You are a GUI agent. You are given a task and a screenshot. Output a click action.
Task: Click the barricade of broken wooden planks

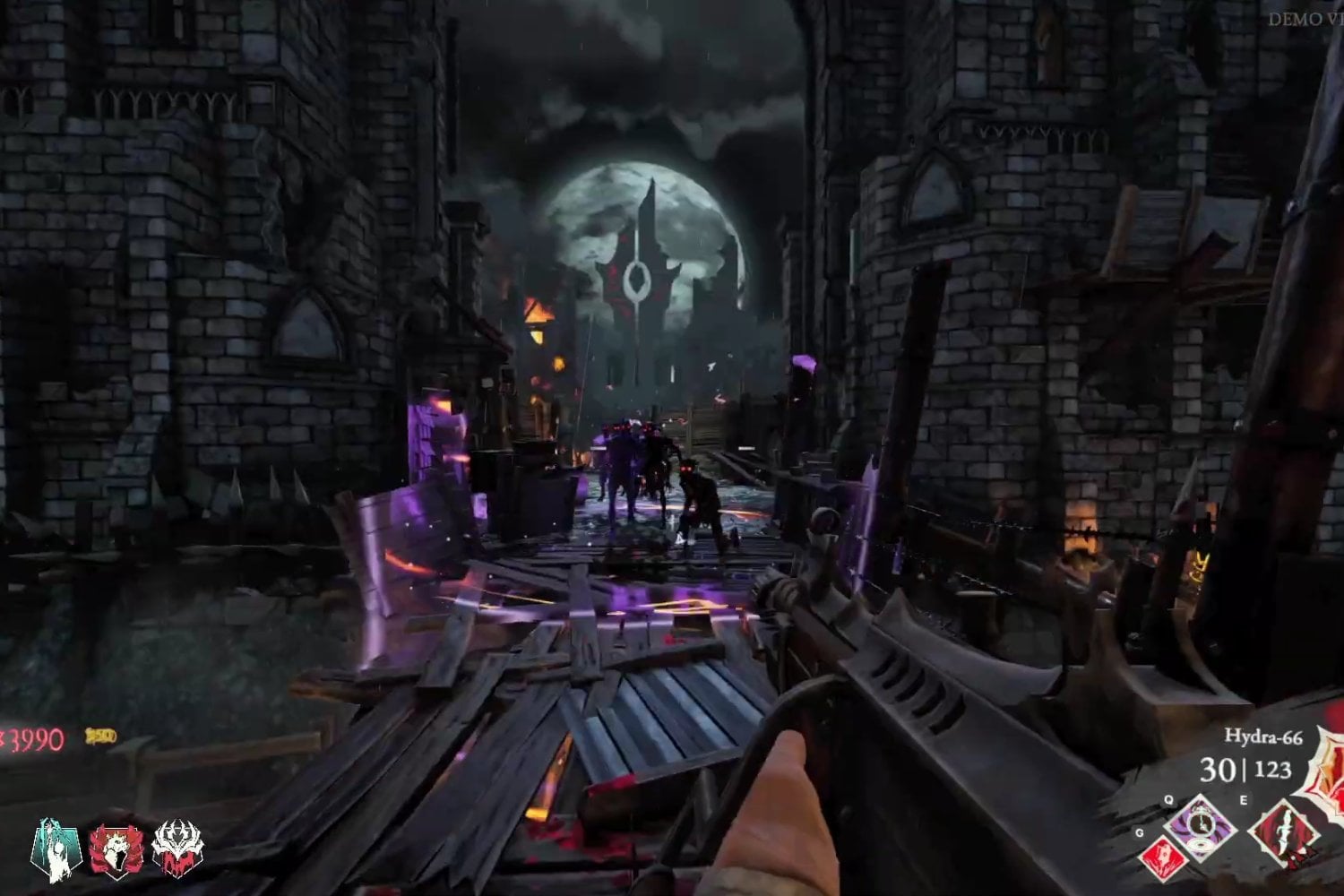(x=538, y=672)
